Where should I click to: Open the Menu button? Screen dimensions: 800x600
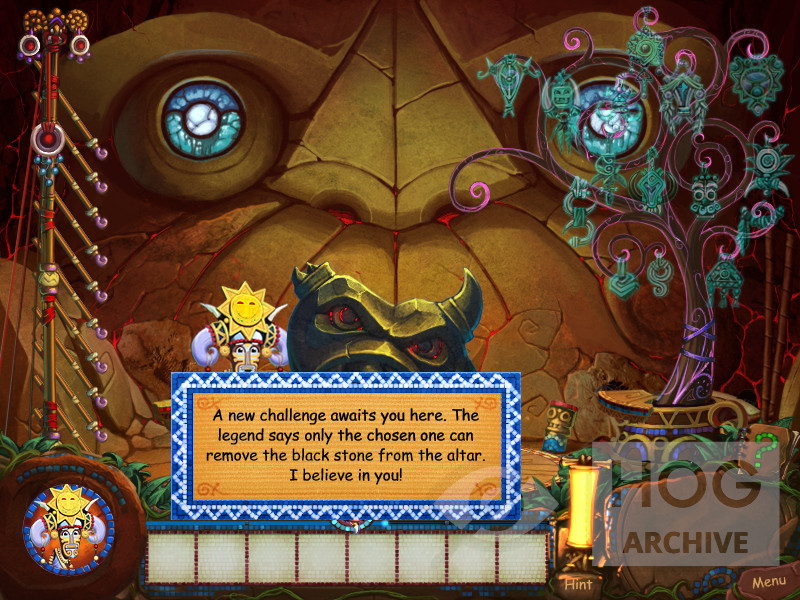(768, 581)
